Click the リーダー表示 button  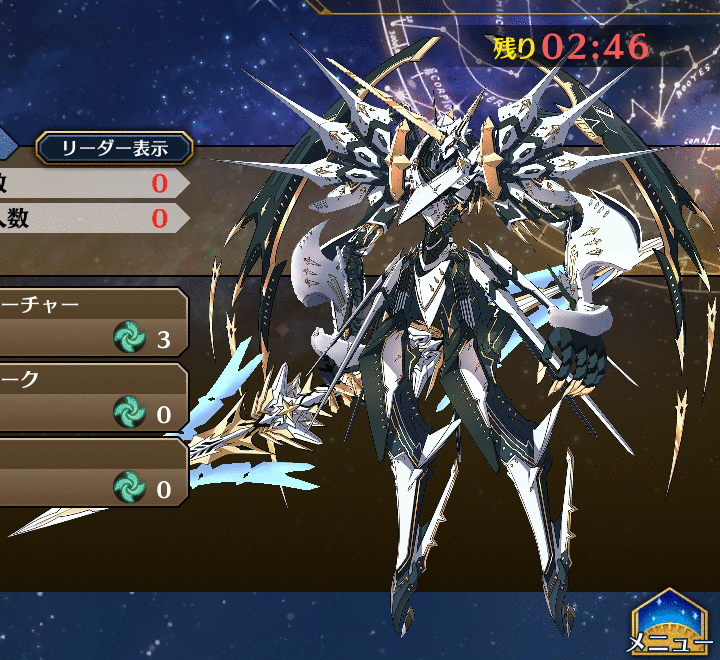[114, 149]
